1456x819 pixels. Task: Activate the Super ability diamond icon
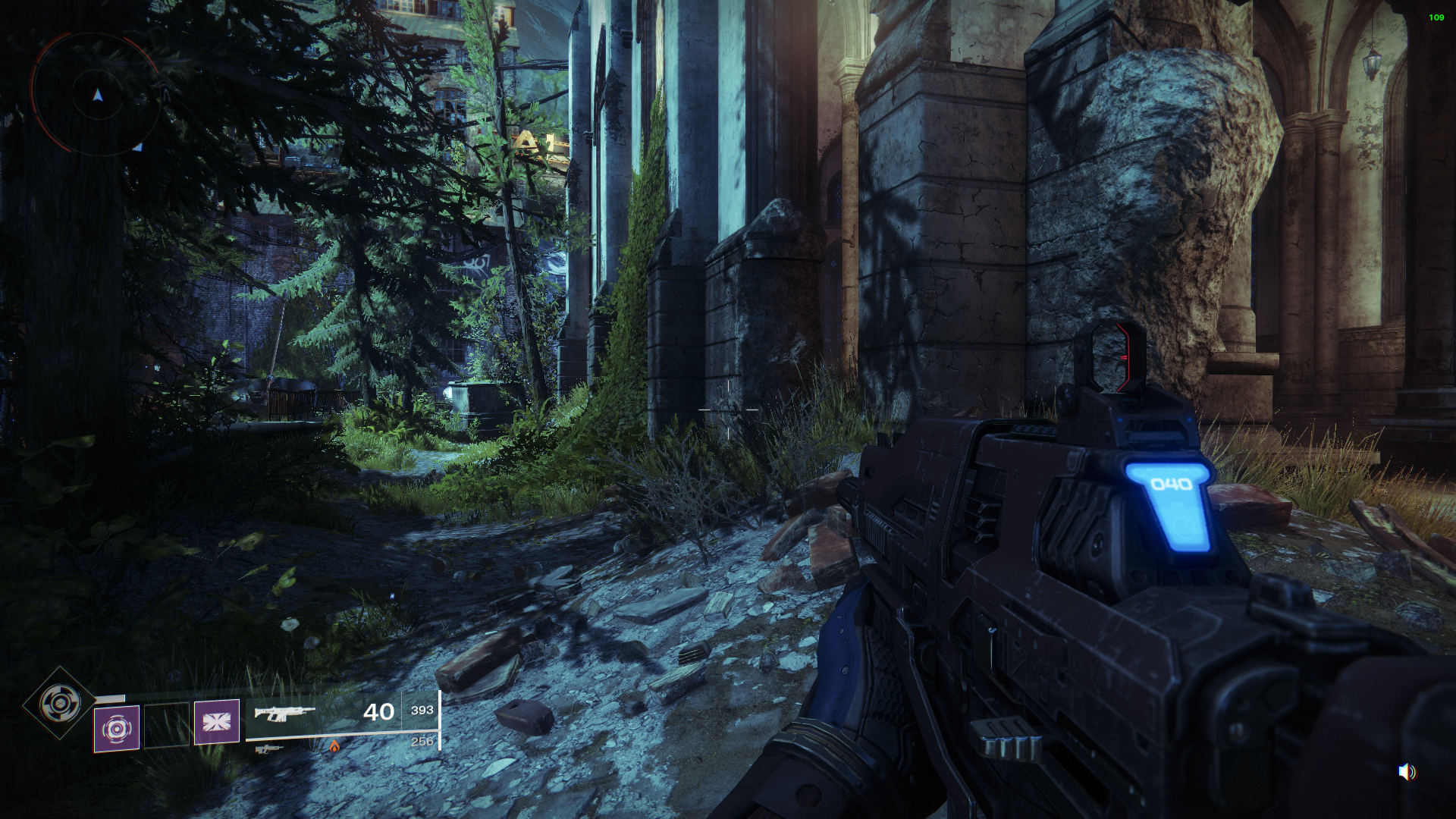point(58,703)
